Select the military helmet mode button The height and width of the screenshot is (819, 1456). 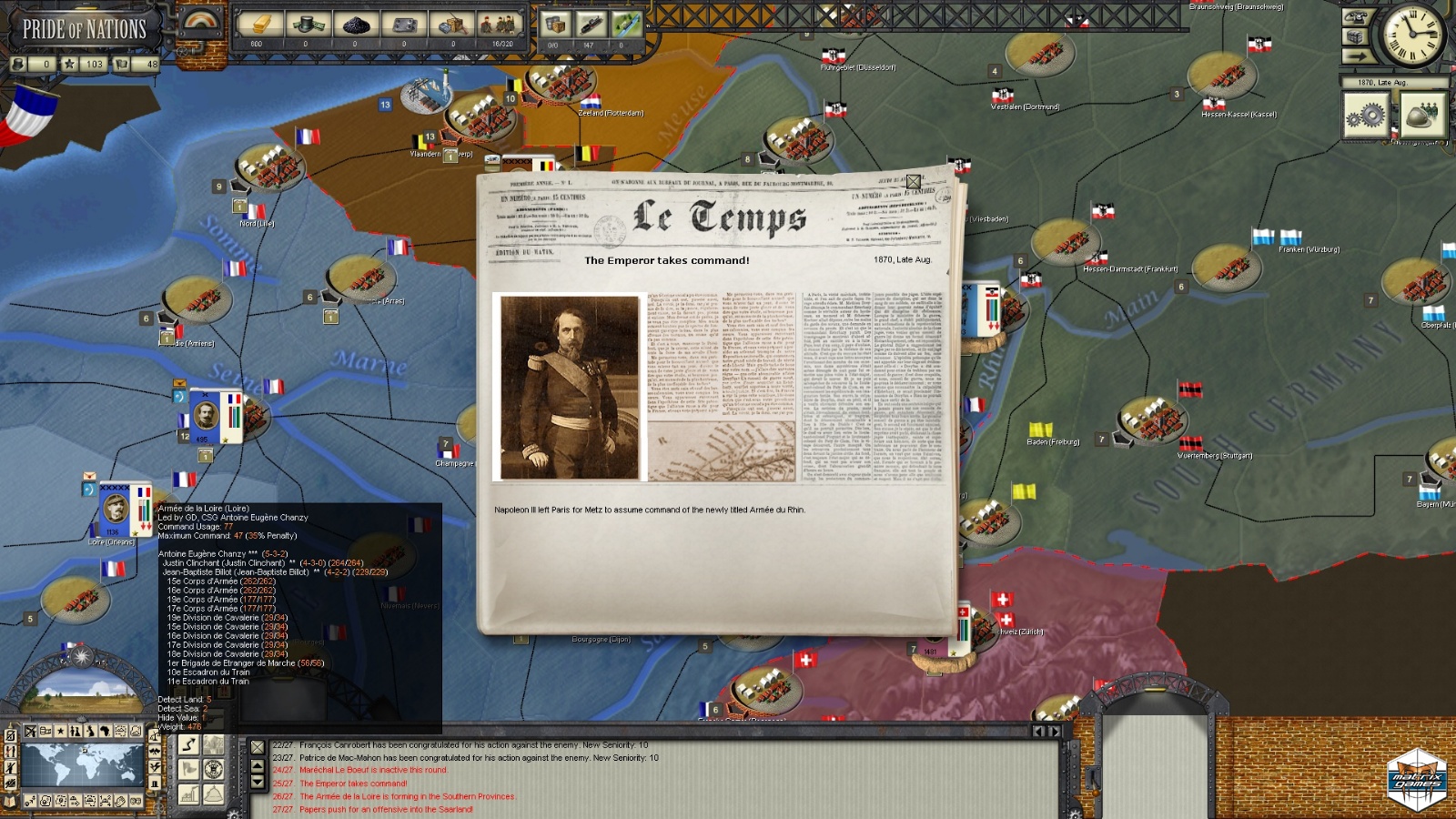(1421, 116)
